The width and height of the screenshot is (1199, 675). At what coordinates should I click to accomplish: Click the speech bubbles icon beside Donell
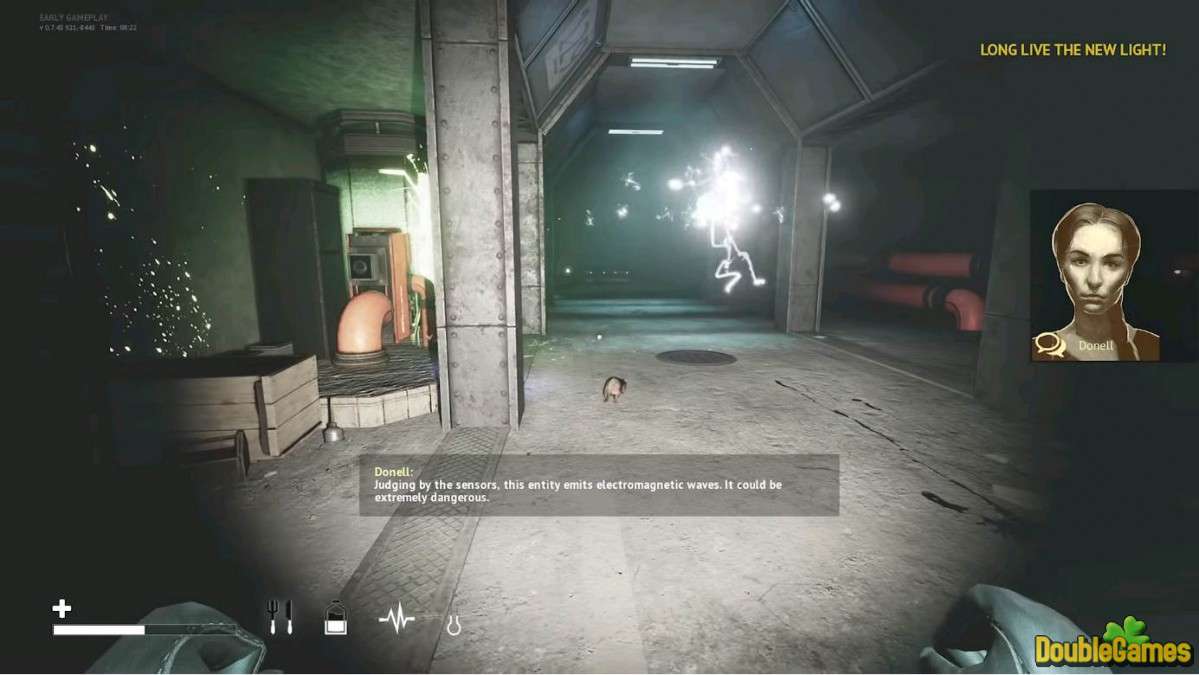pos(1049,345)
